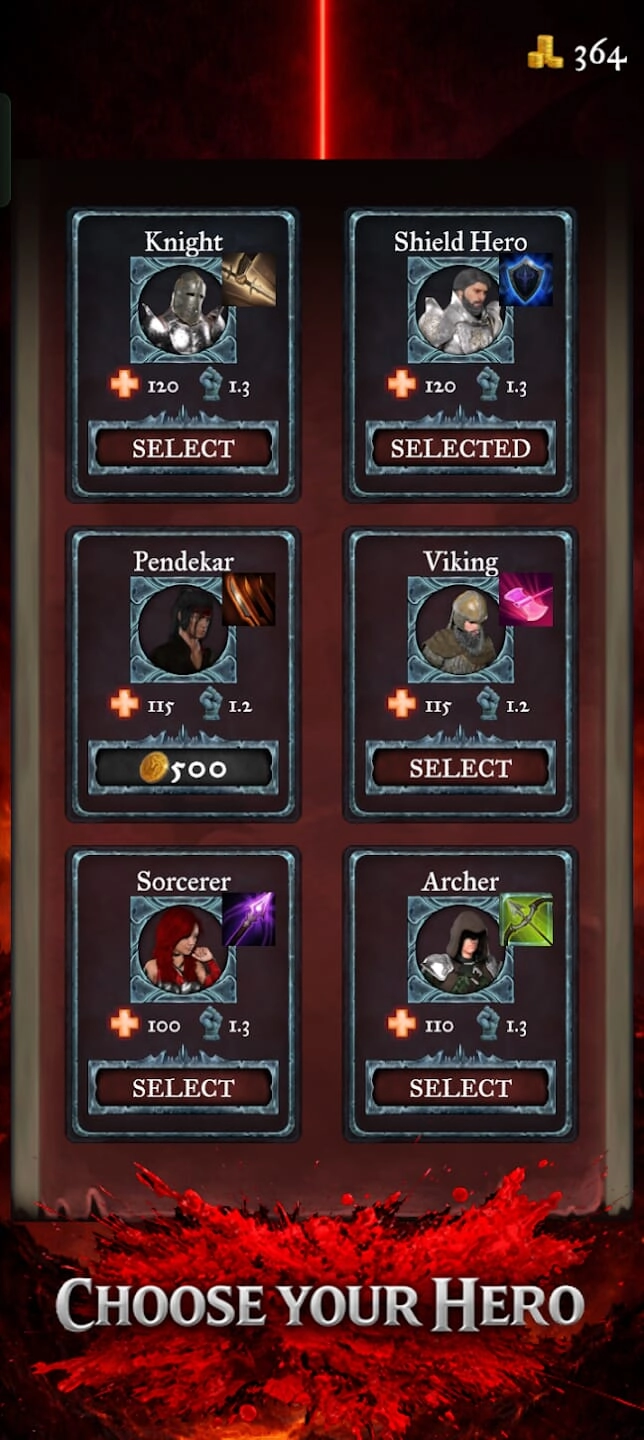View the Knight's sword skill icon
The image size is (644, 1440).
[248, 279]
